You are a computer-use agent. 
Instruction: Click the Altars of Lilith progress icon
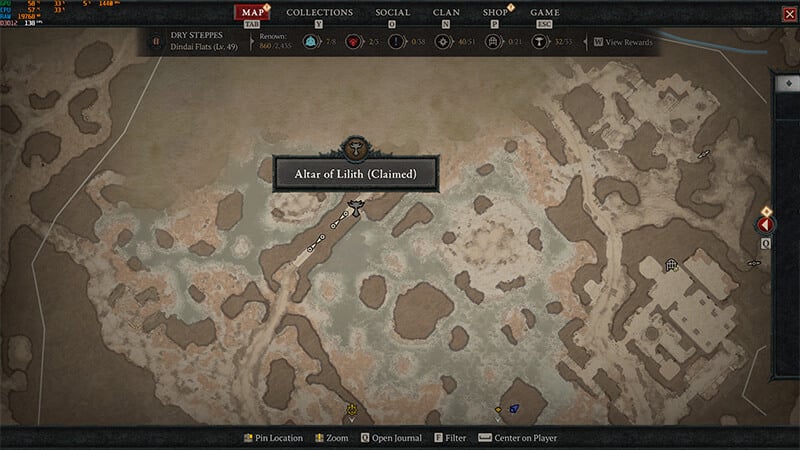click(536, 43)
